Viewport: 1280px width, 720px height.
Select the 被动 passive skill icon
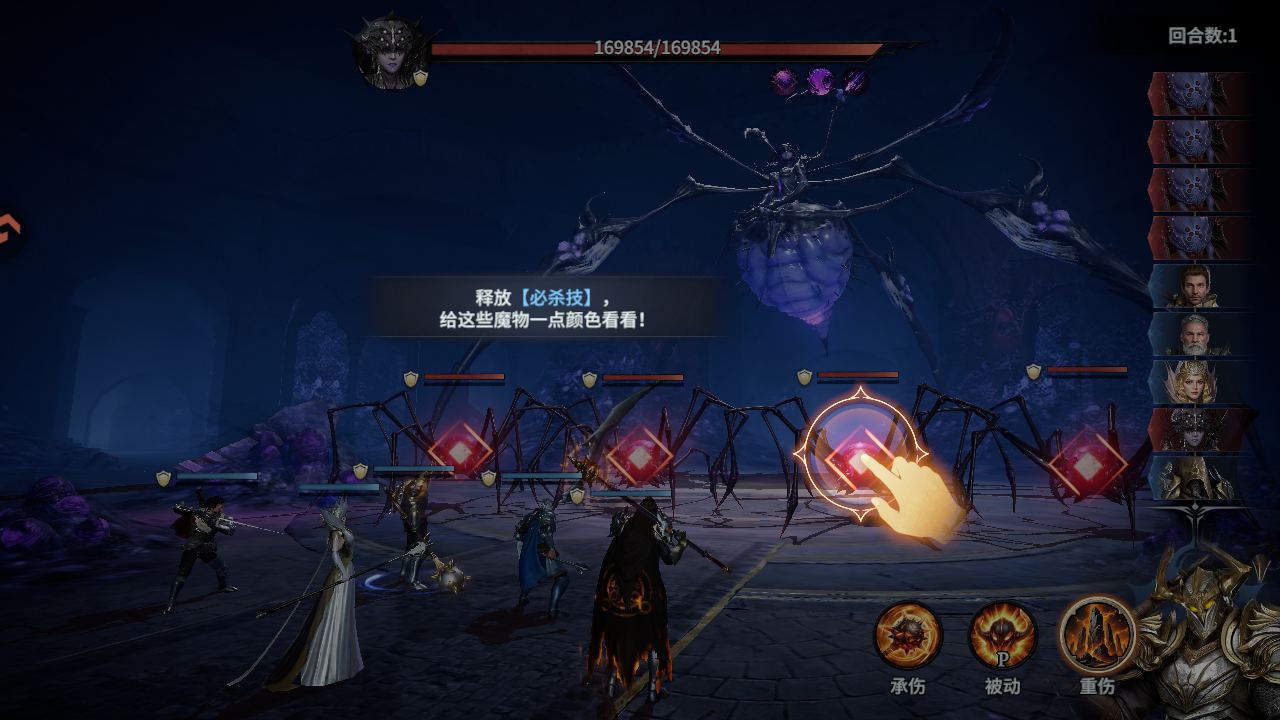click(1002, 635)
